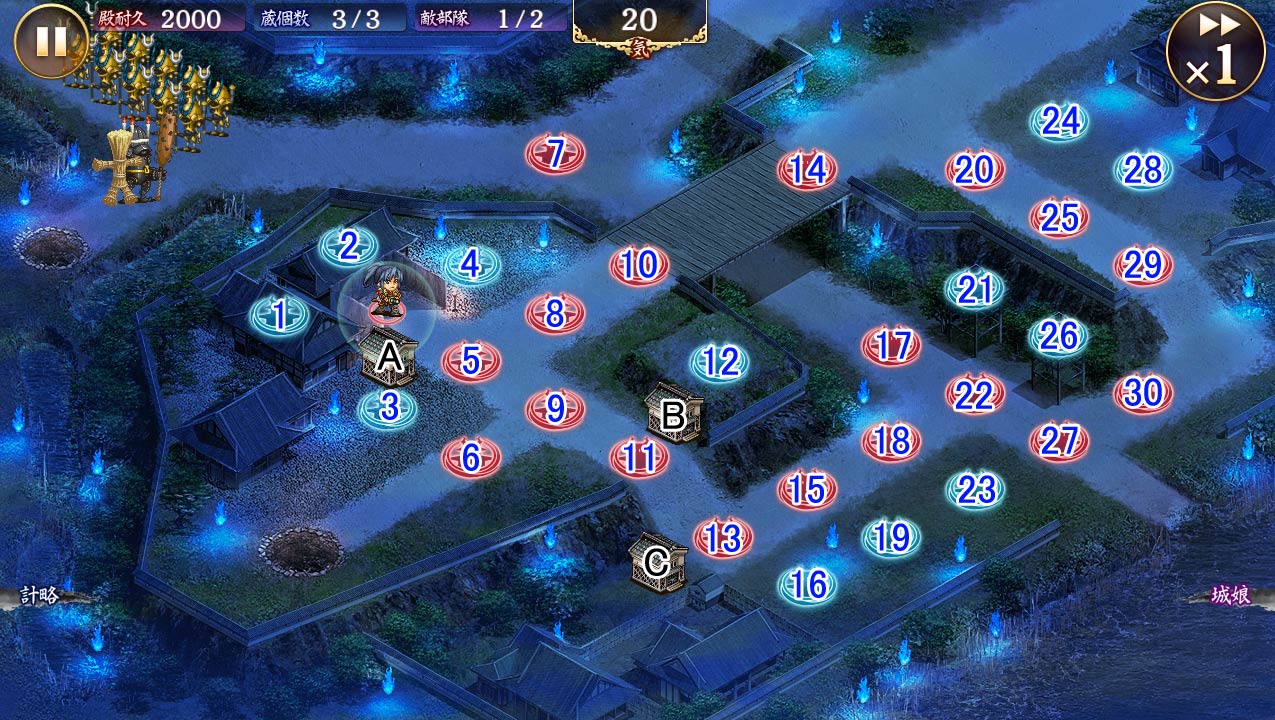The image size is (1275, 720).
Task: Choose blue deployment tile 28
Action: click(1143, 171)
